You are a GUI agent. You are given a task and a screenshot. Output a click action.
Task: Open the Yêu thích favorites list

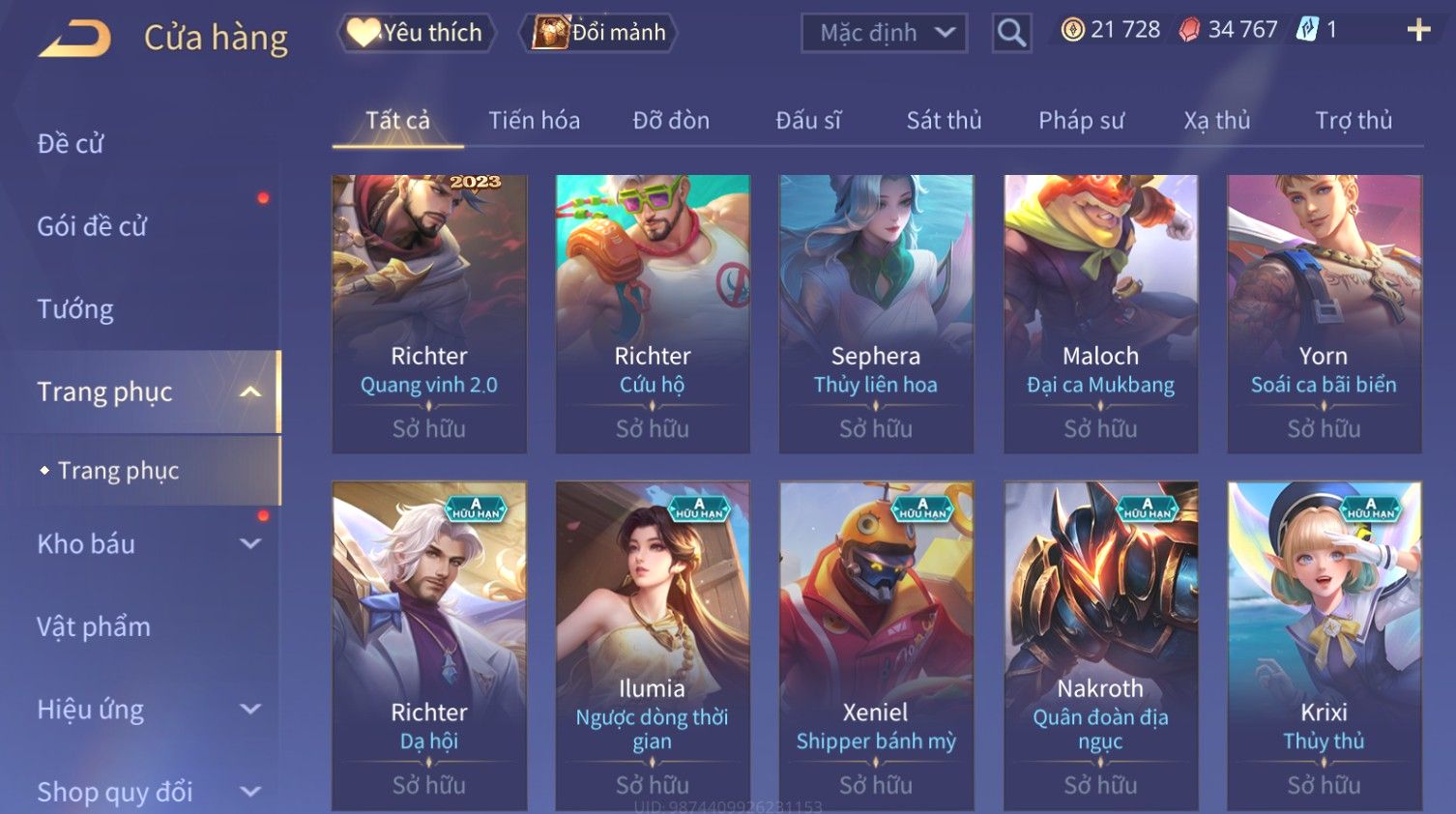point(417,33)
